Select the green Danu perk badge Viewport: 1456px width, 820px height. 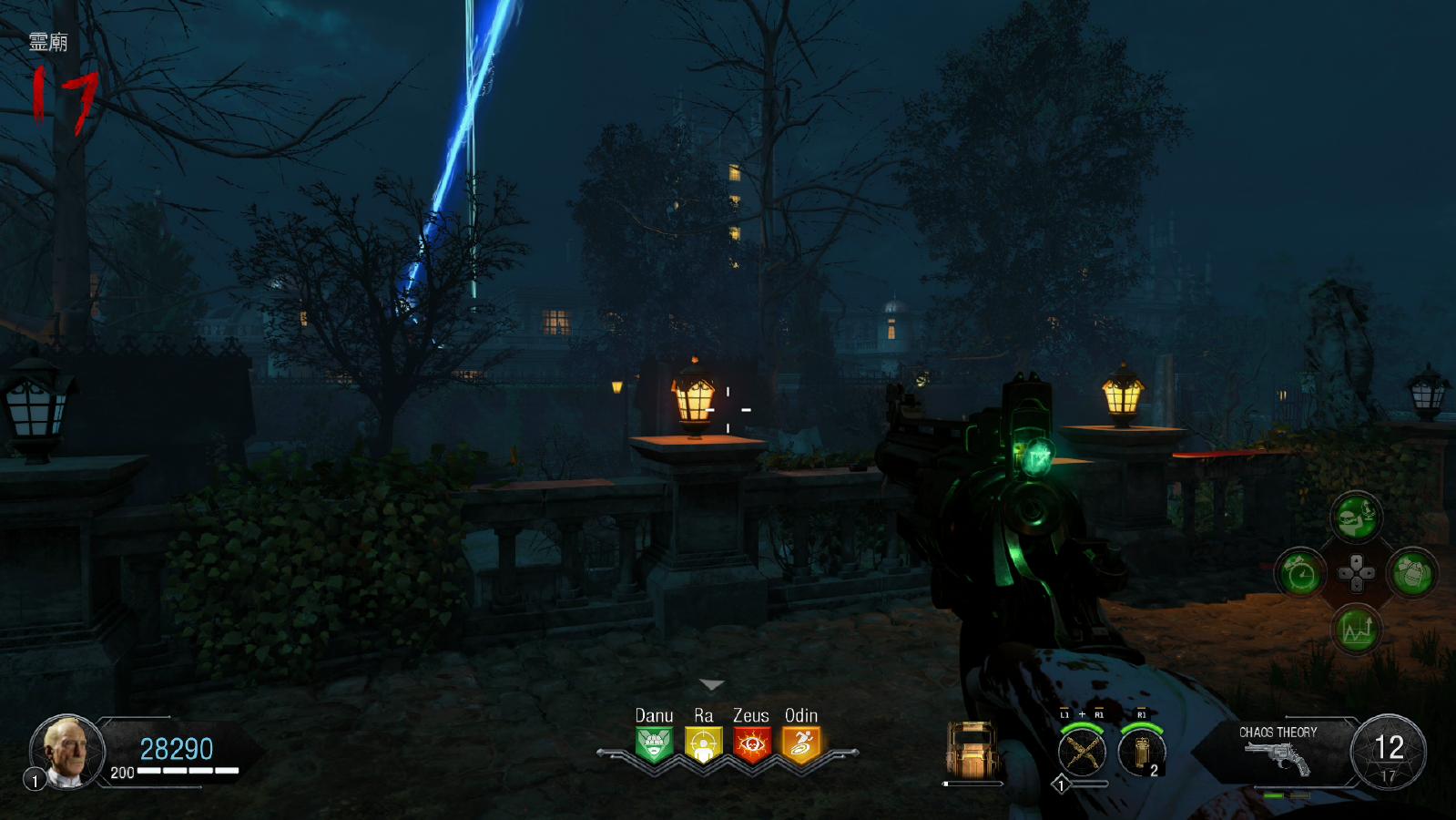click(654, 745)
